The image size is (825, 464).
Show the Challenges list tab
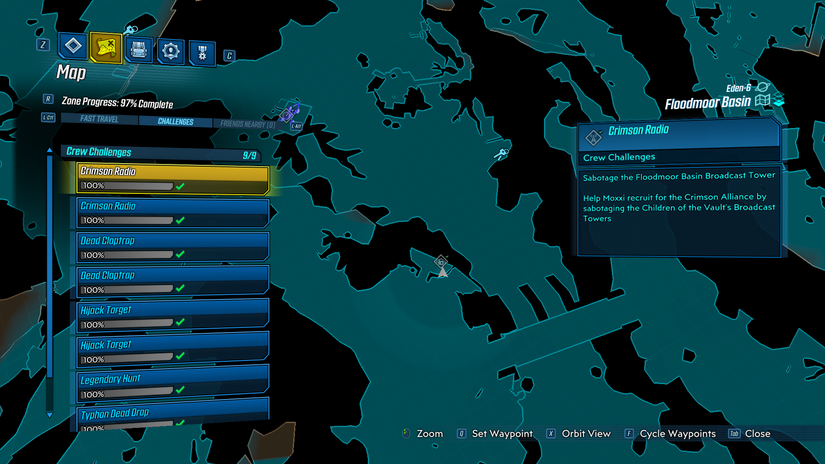click(x=175, y=122)
